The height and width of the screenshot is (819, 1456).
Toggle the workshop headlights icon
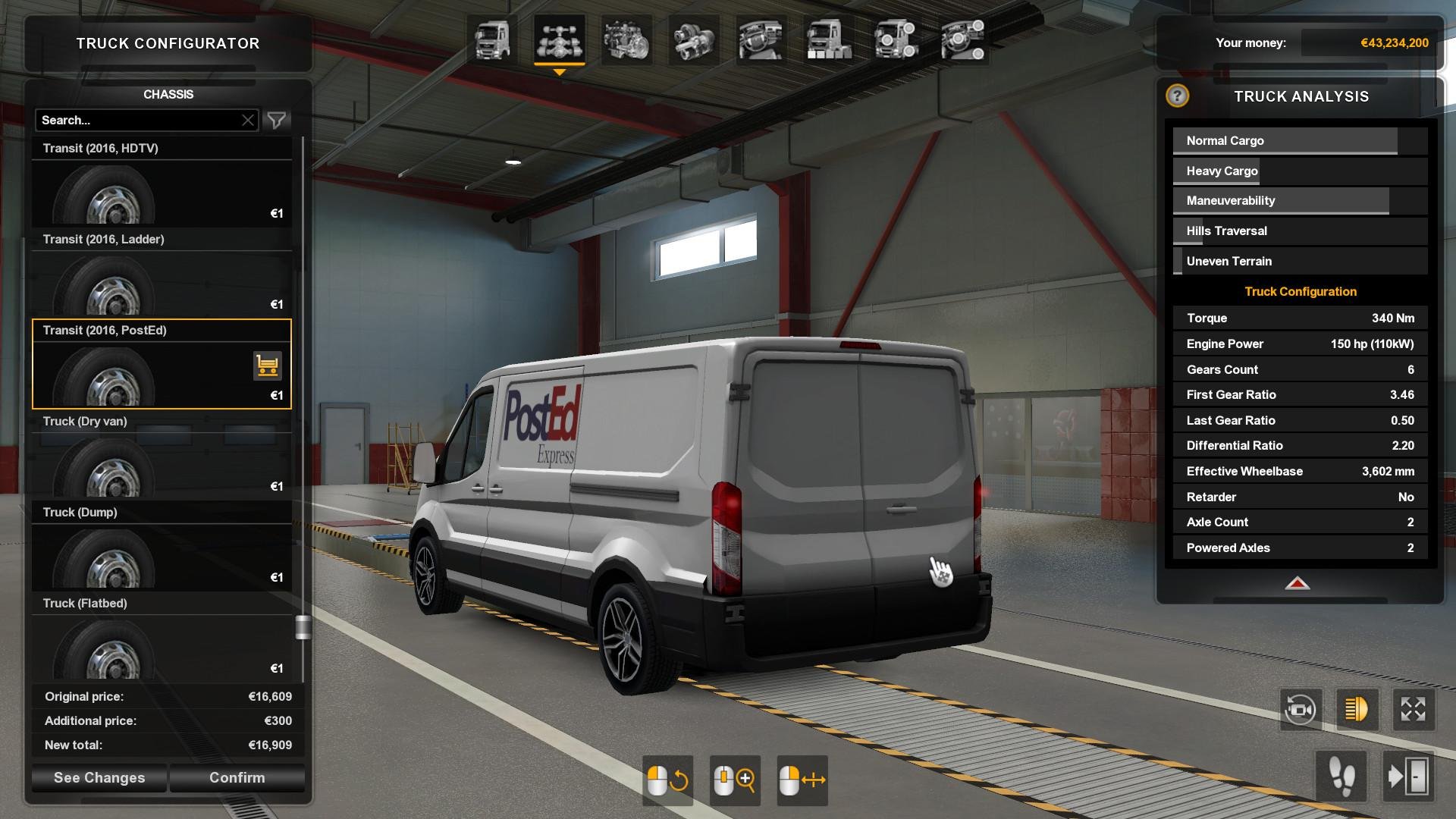(x=1357, y=709)
